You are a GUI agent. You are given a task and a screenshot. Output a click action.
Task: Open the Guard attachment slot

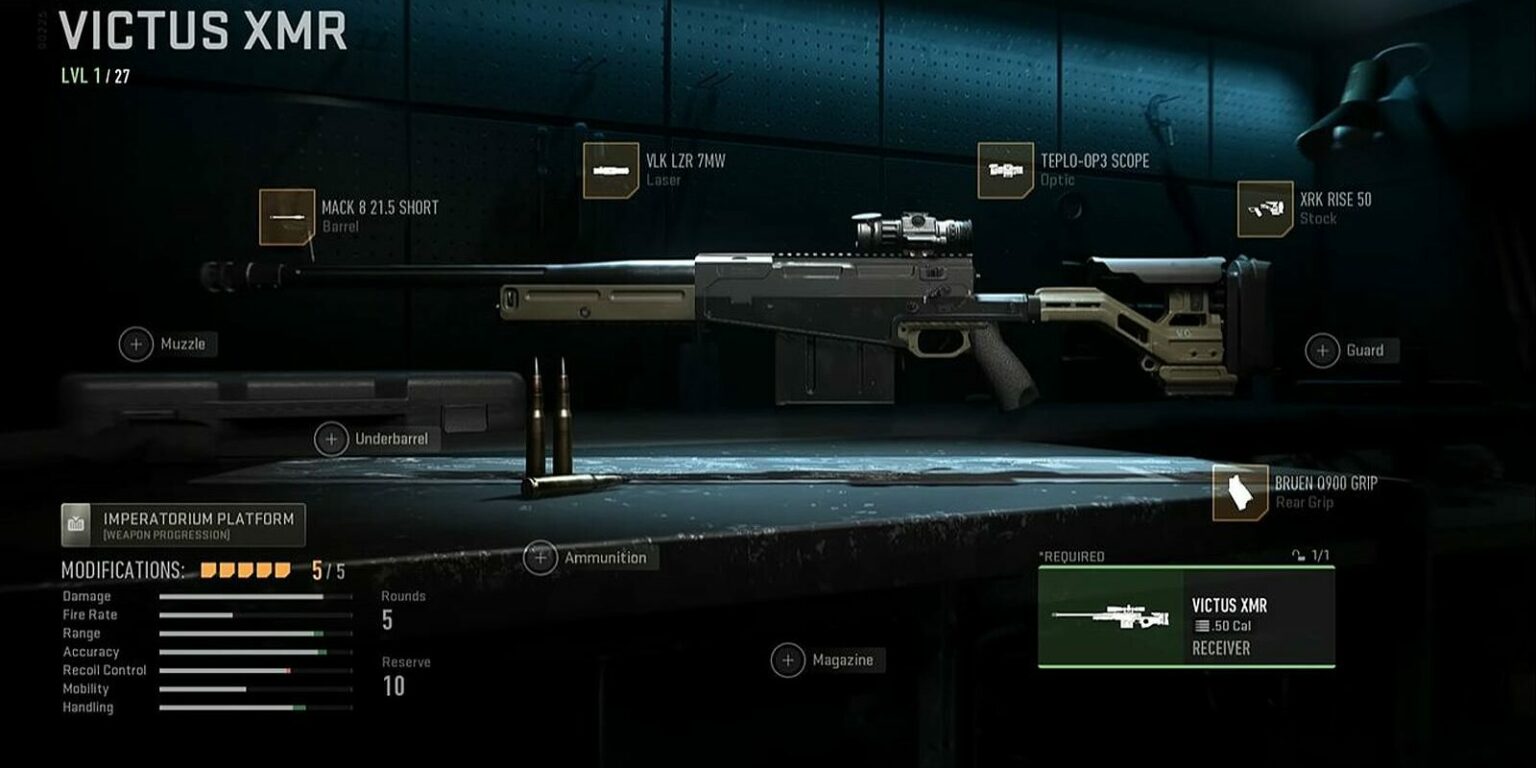coord(1321,350)
